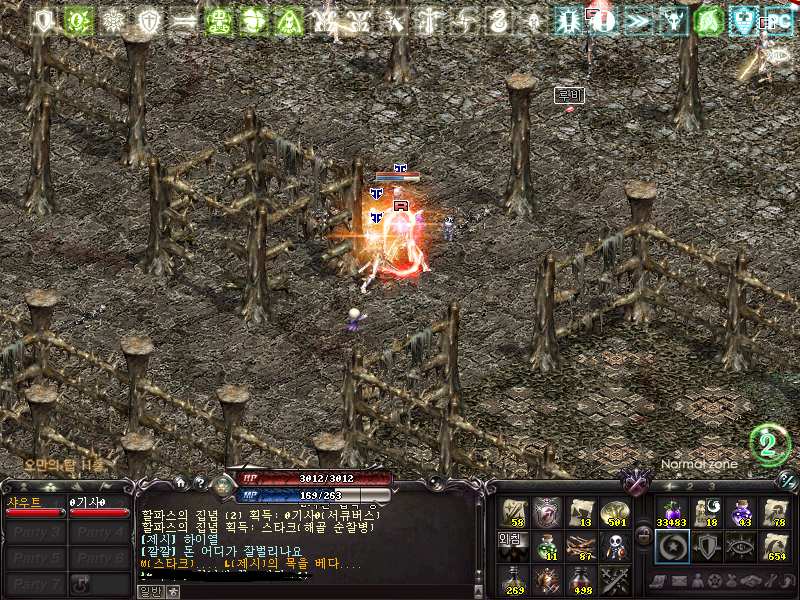Use the gold coin item numbered 501
The height and width of the screenshot is (600, 800).
tap(615, 512)
